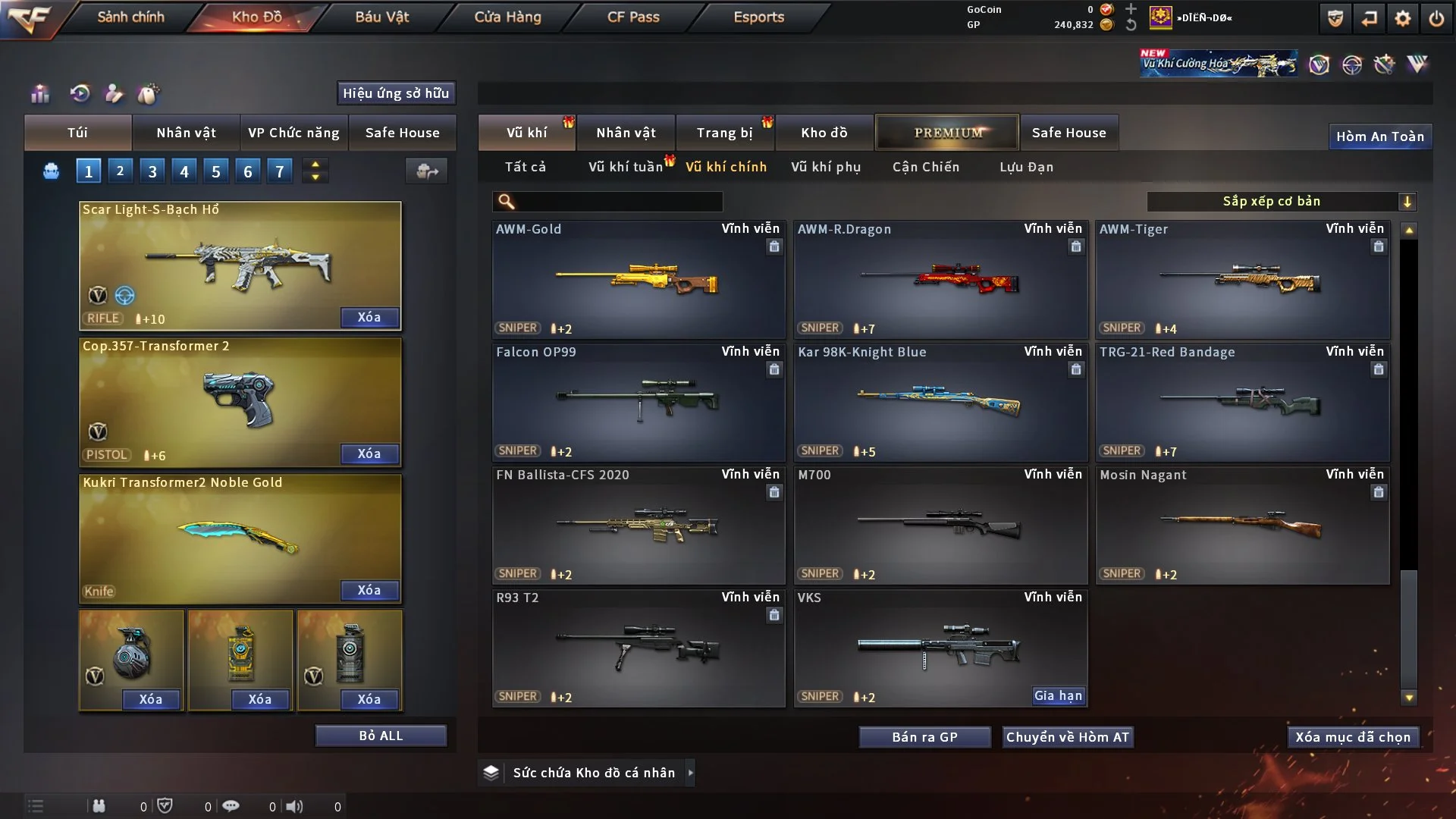This screenshot has height=819, width=1456.
Task: Click Chuyển về Hòm AT button
Action: (1068, 737)
